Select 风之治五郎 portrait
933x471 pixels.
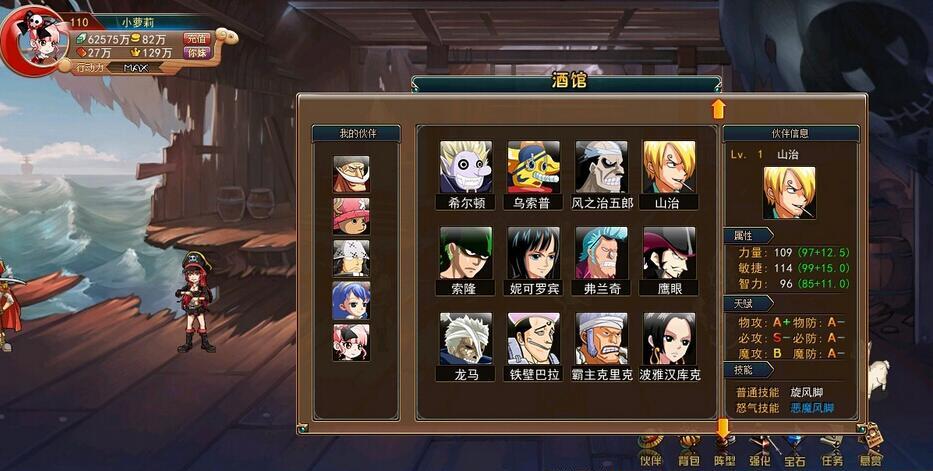coord(601,166)
